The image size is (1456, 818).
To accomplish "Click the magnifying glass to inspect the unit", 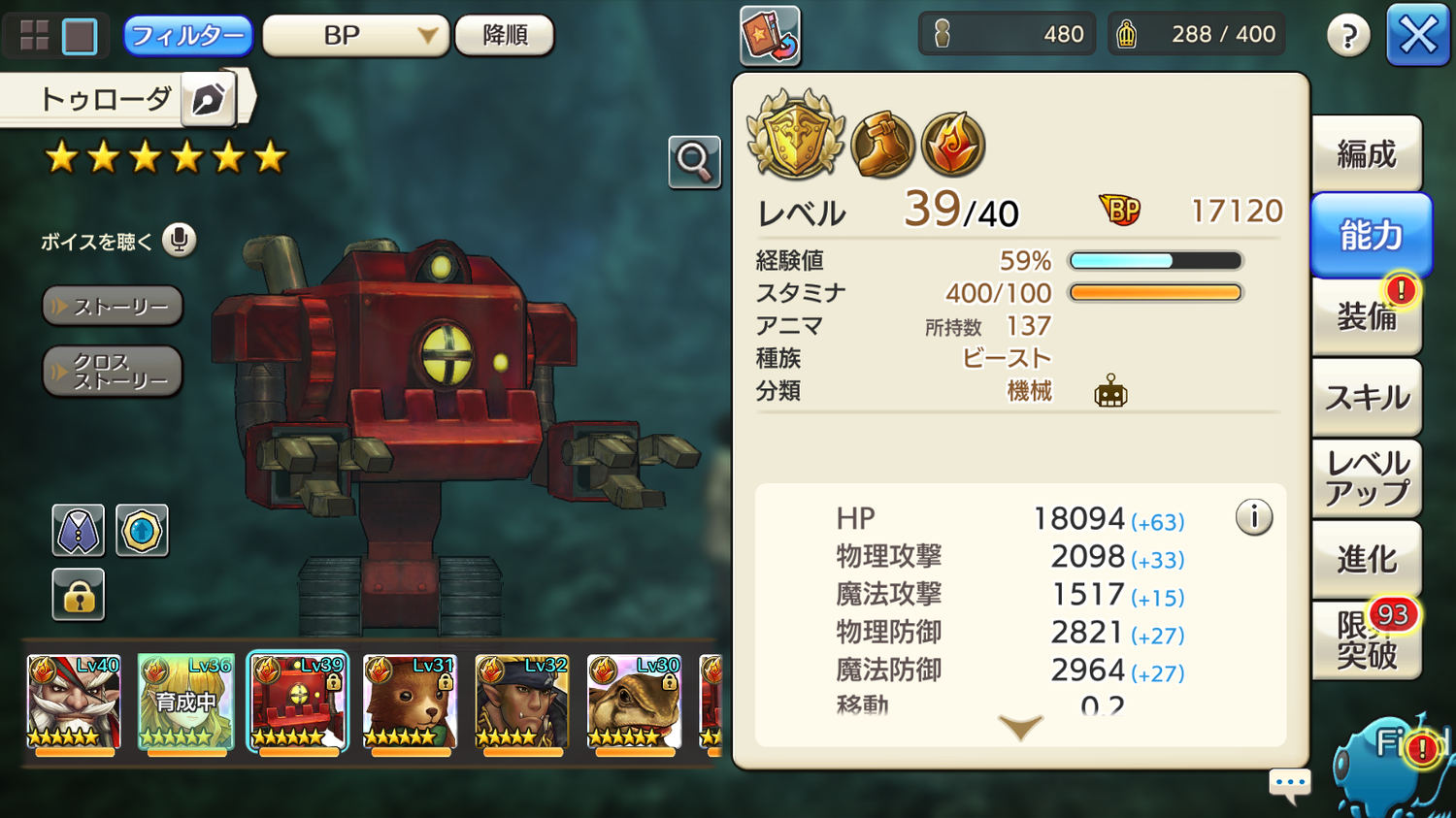I will [x=694, y=162].
